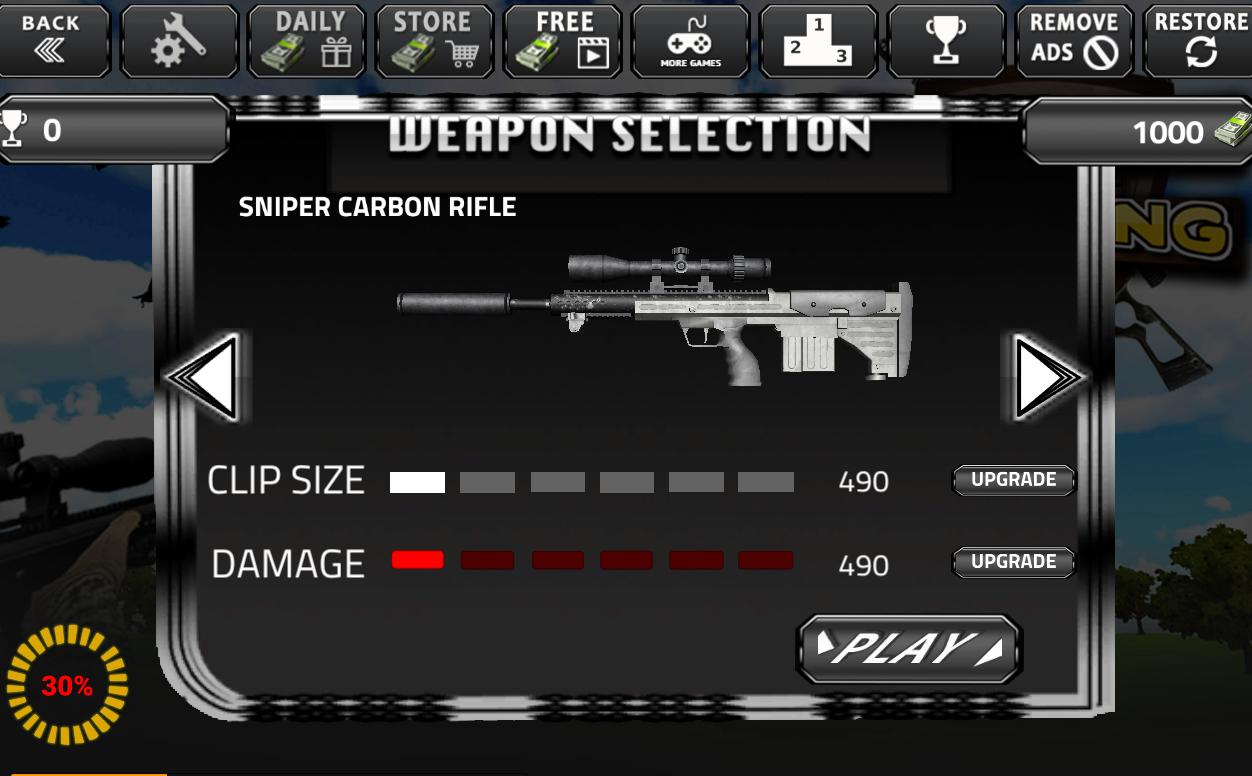Restore purchases
The width and height of the screenshot is (1252, 776).
pyautogui.click(x=1199, y=41)
